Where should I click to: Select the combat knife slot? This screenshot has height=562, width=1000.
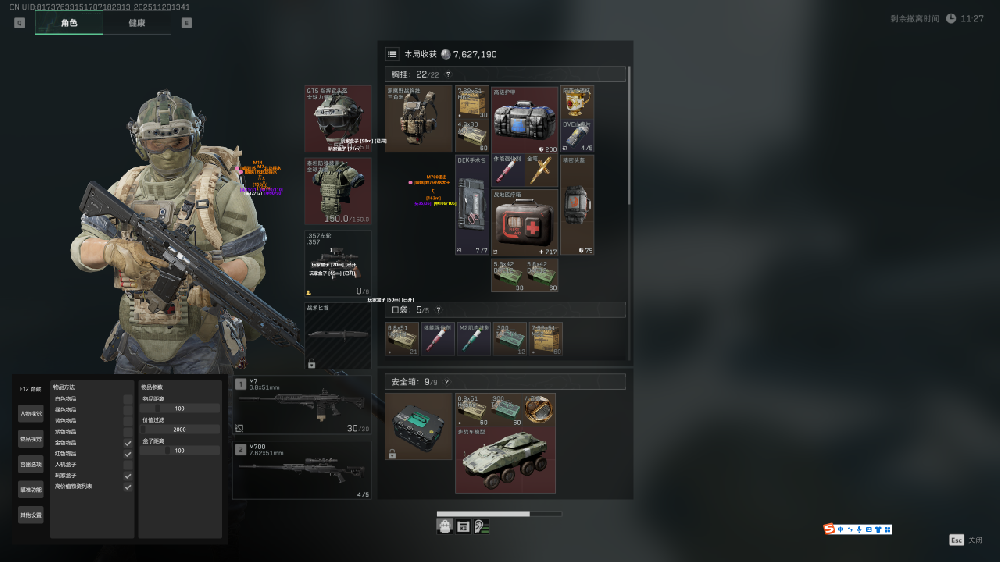[x=338, y=336]
